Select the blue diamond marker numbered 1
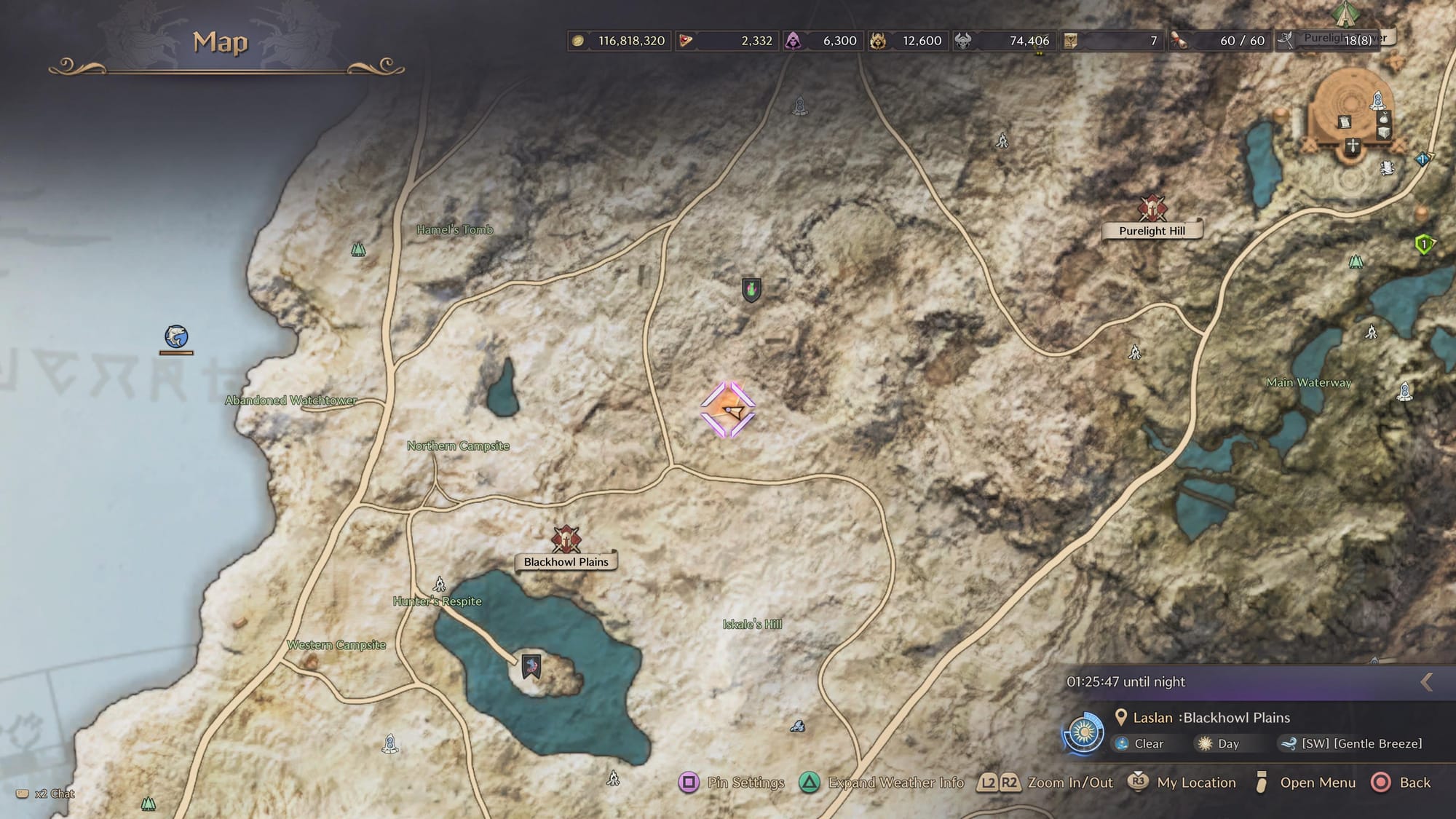Image resolution: width=1456 pixels, height=819 pixels. coord(1422,159)
